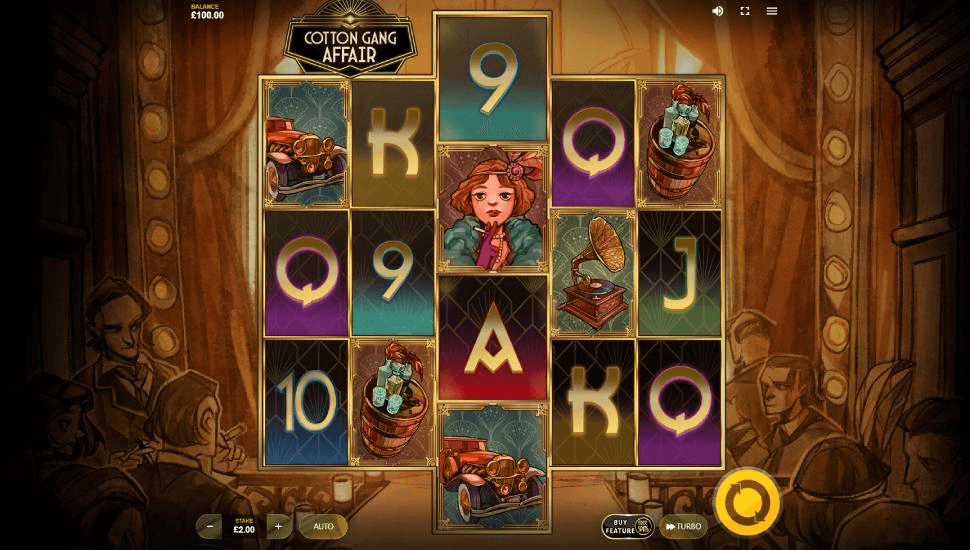Open the hamburger menu
The width and height of the screenshot is (970, 550).
[x=772, y=11]
